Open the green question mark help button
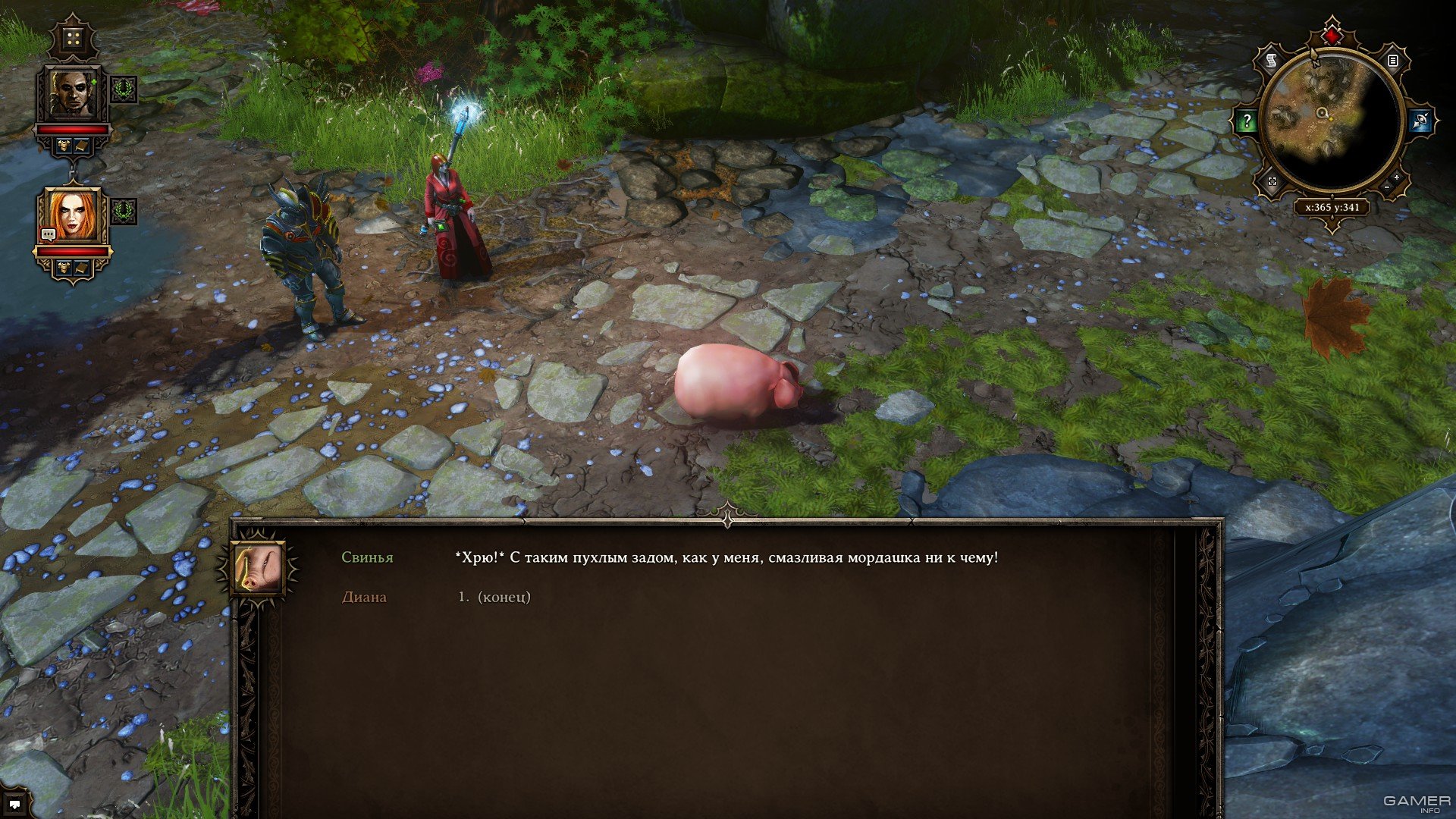This screenshot has width=1456, height=819. pos(1247,121)
